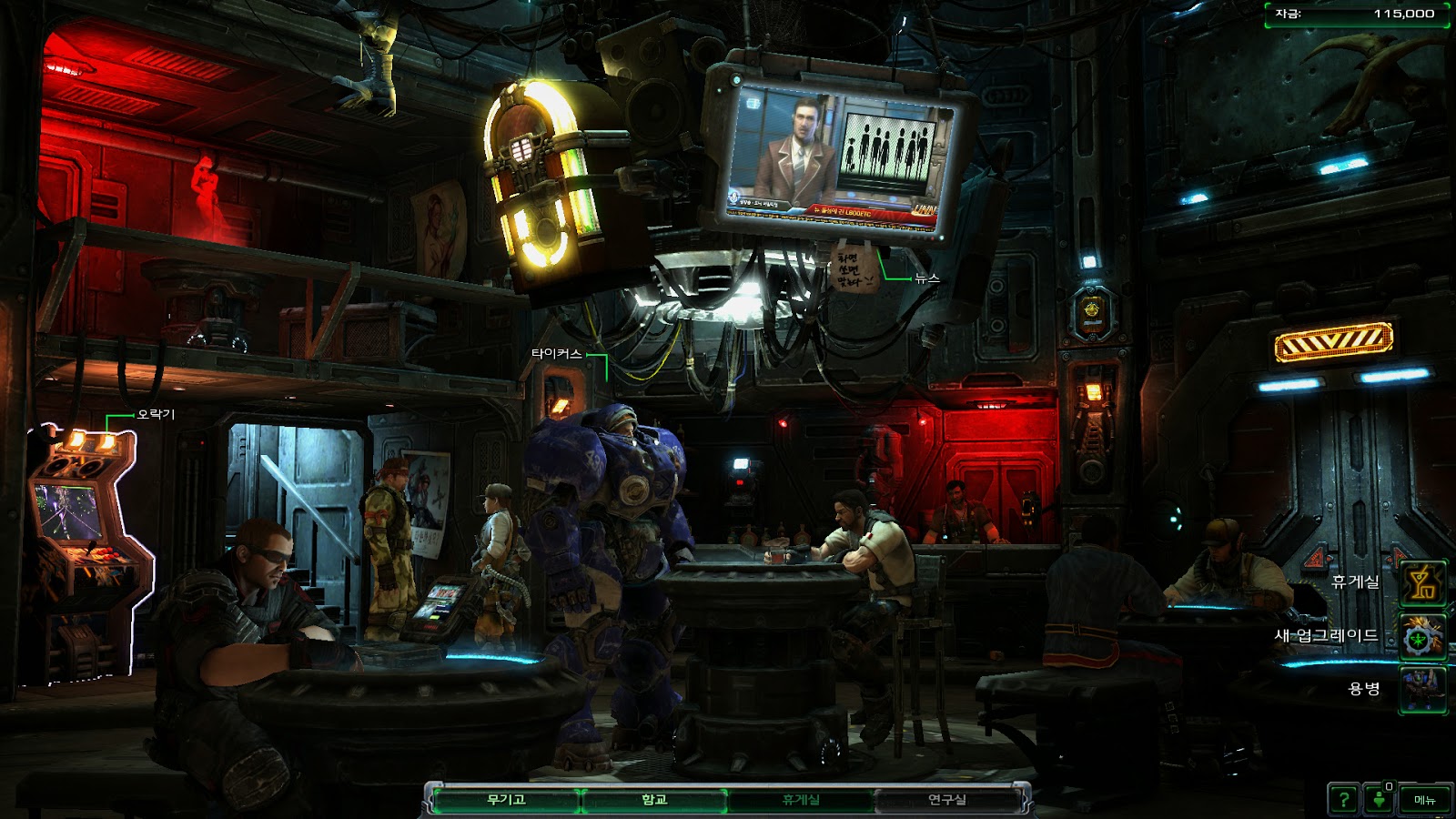Select the 뉴스 news label
This screenshot has width=1456, height=819.
click(x=927, y=278)
